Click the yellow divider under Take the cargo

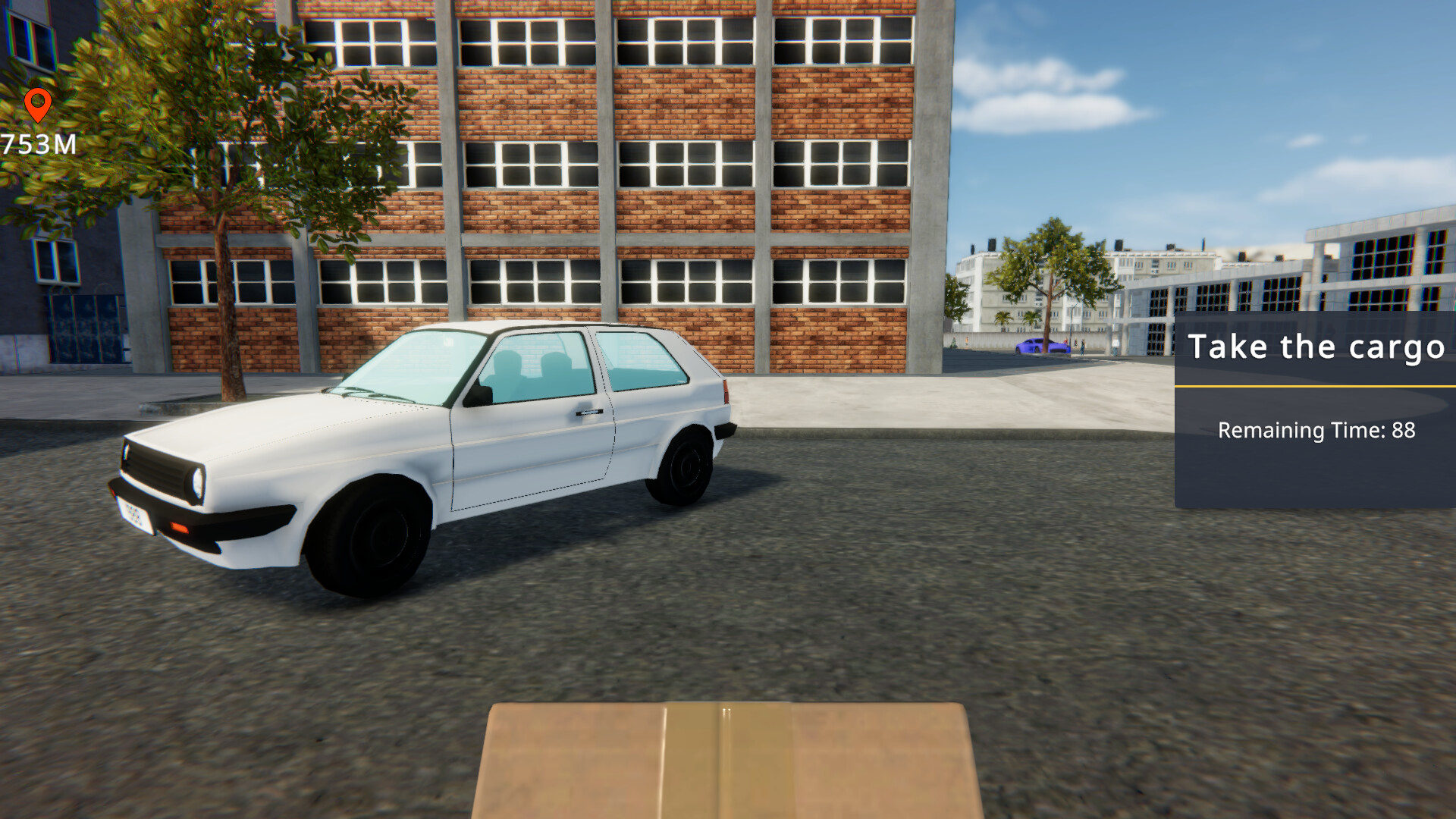point(1316,385)
